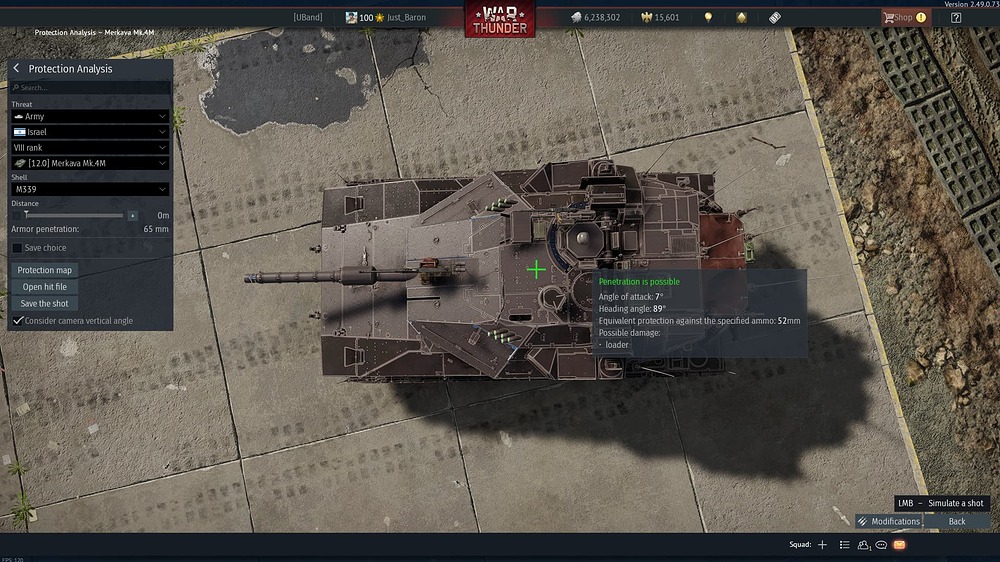Add a squad member with plus icon
The height and width of the screenshot is (562, 1000).
(x=822, y=545)
